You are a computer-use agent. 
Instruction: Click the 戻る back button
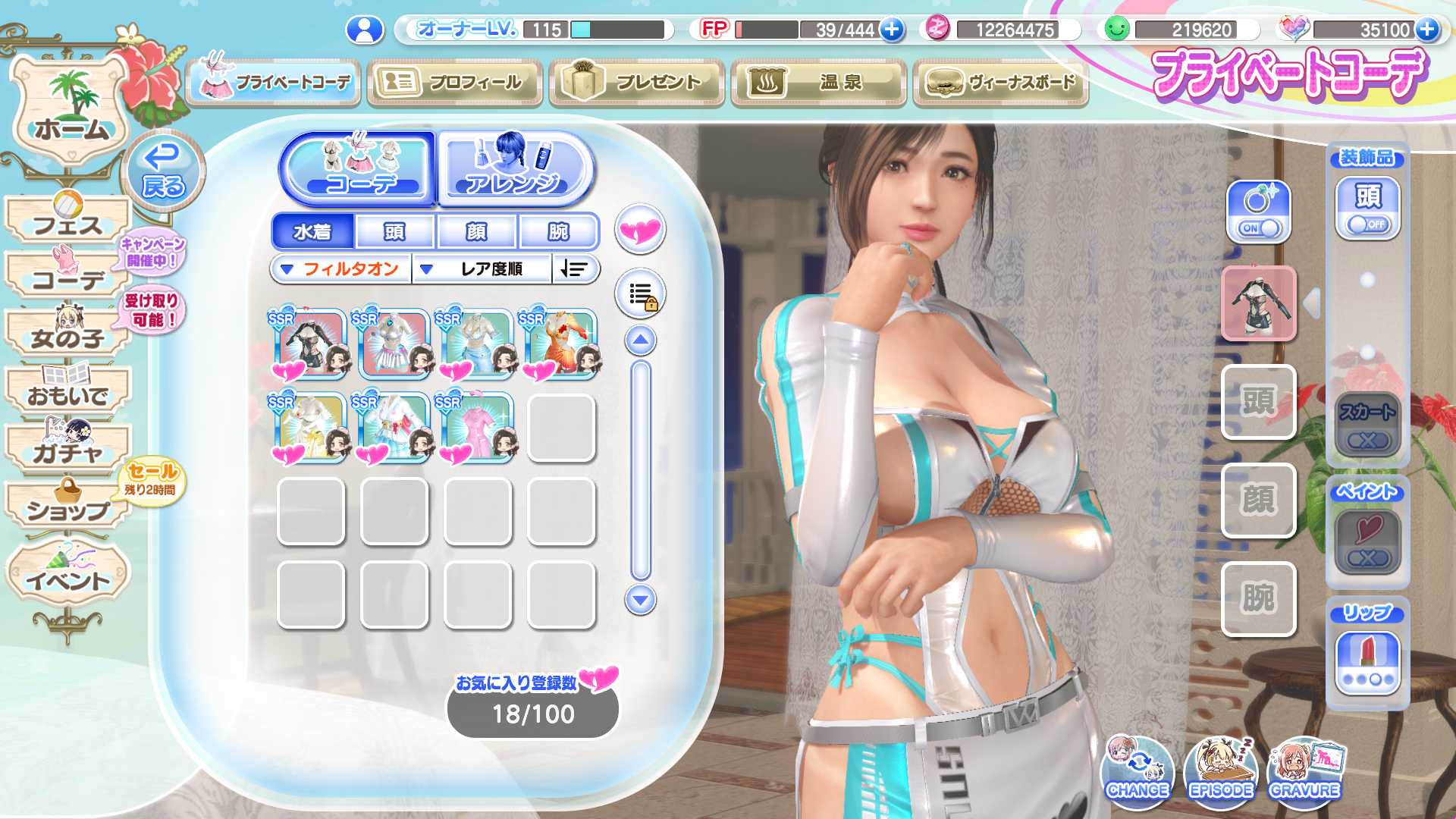(162, 171)
